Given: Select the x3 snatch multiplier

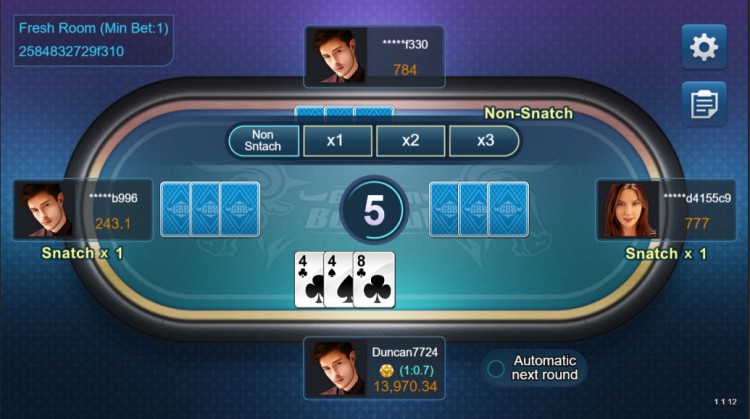Looking at the screenshot, I should pos(485,141).
